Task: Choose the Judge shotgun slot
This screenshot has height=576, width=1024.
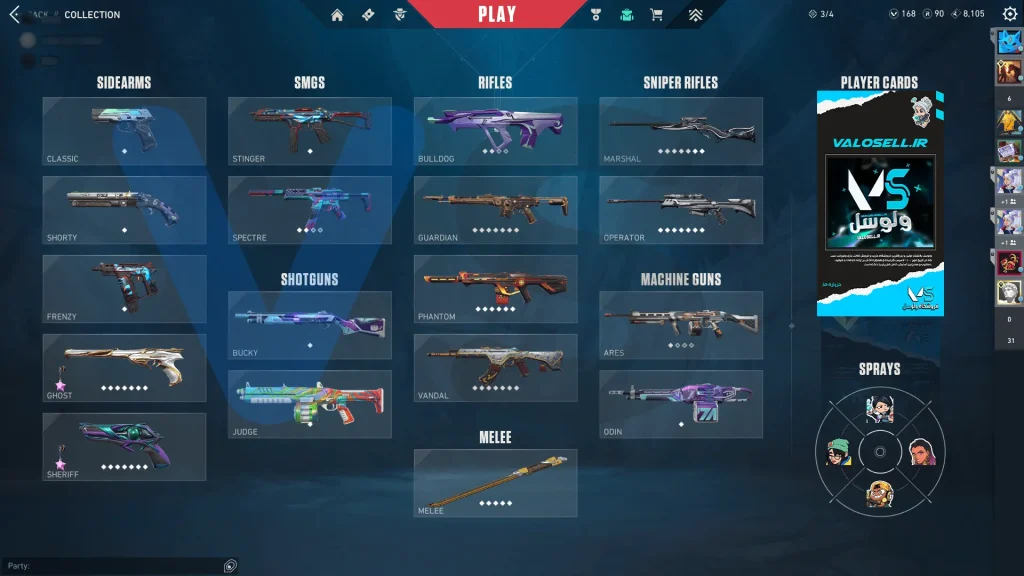Action: point(310,404)
